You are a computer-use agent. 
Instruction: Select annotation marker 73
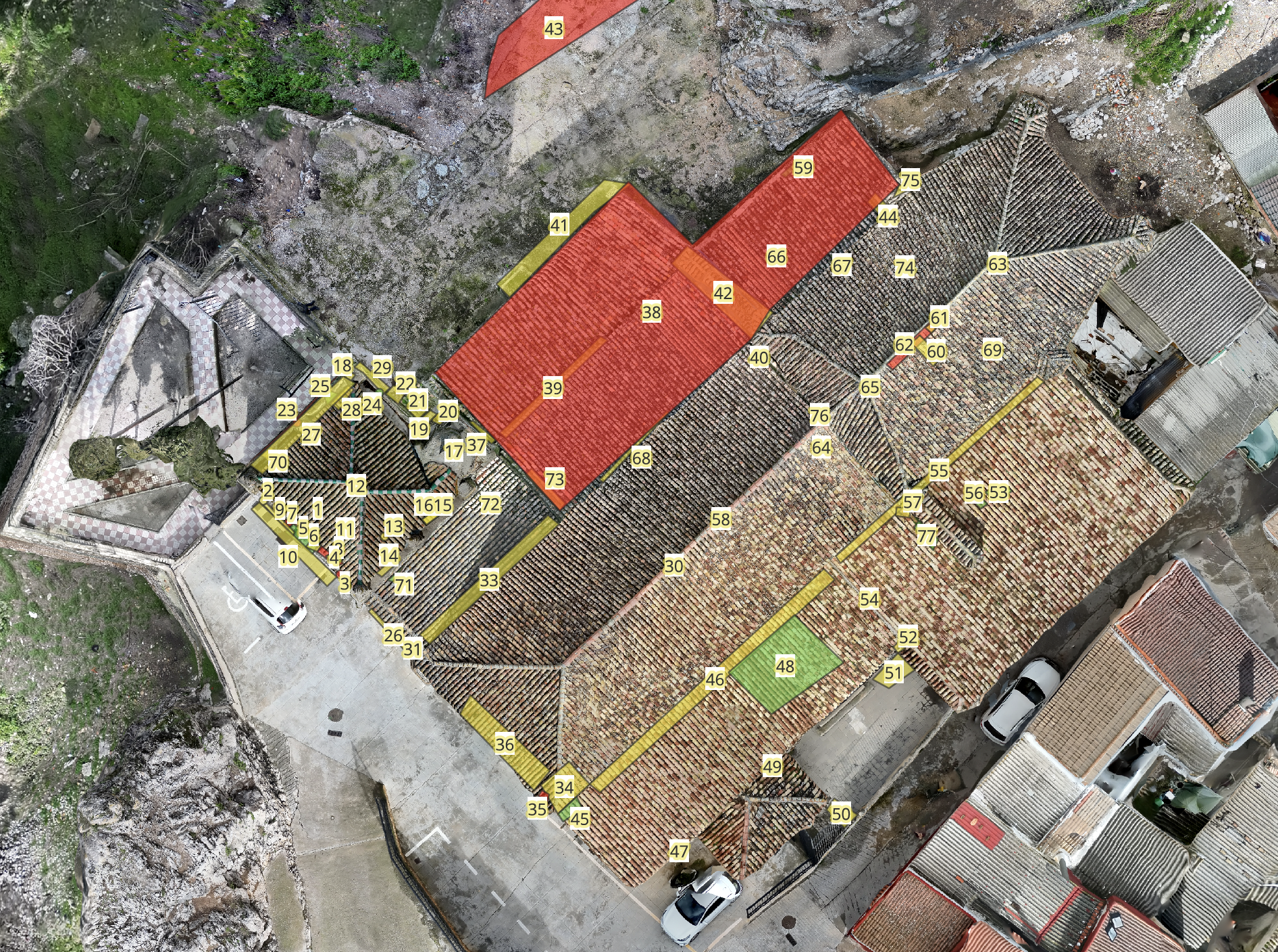[x=555, y=479]
